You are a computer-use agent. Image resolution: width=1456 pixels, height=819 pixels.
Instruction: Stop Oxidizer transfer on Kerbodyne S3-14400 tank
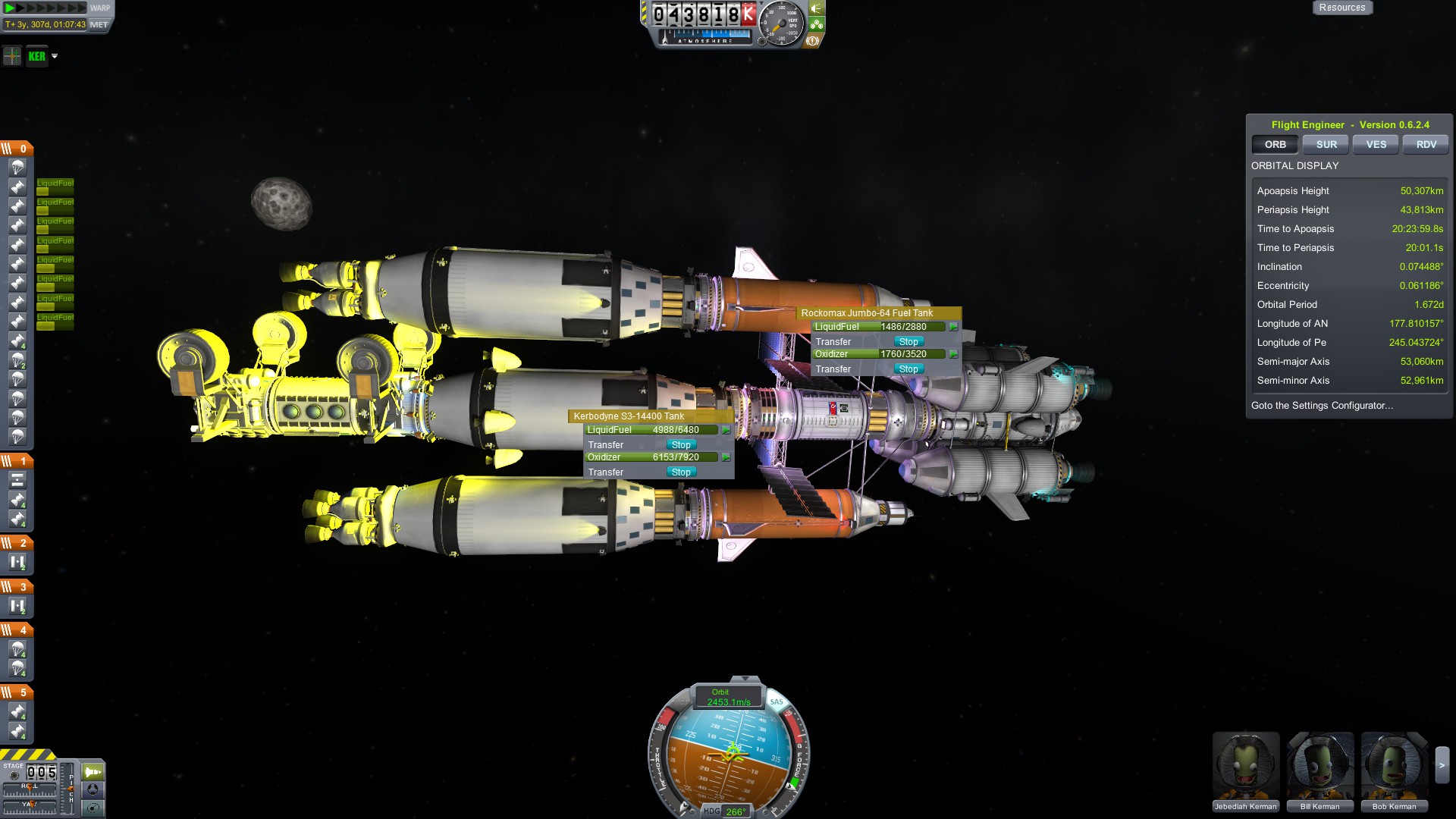tap(680, 472)
